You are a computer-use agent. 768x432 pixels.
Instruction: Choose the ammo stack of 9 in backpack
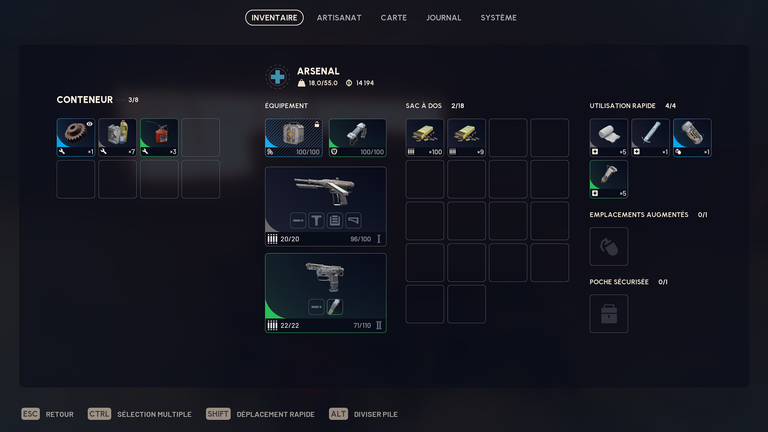(x=466, y=138)
